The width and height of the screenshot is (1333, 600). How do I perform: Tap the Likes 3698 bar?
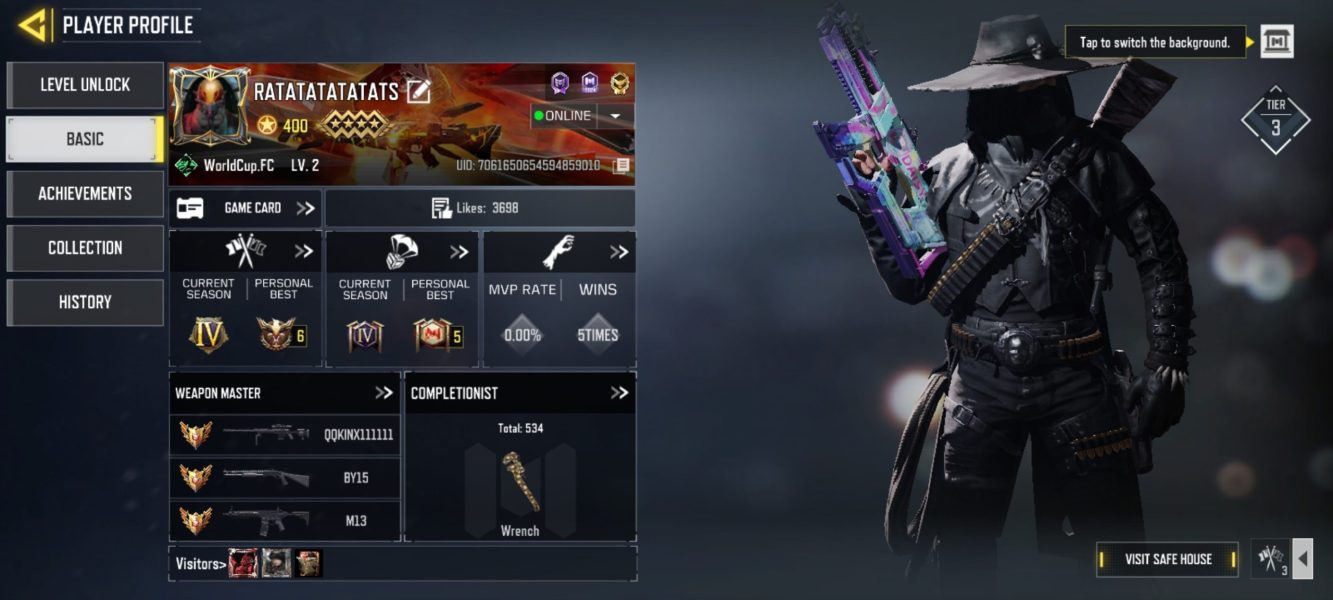[x=479, y=208]
